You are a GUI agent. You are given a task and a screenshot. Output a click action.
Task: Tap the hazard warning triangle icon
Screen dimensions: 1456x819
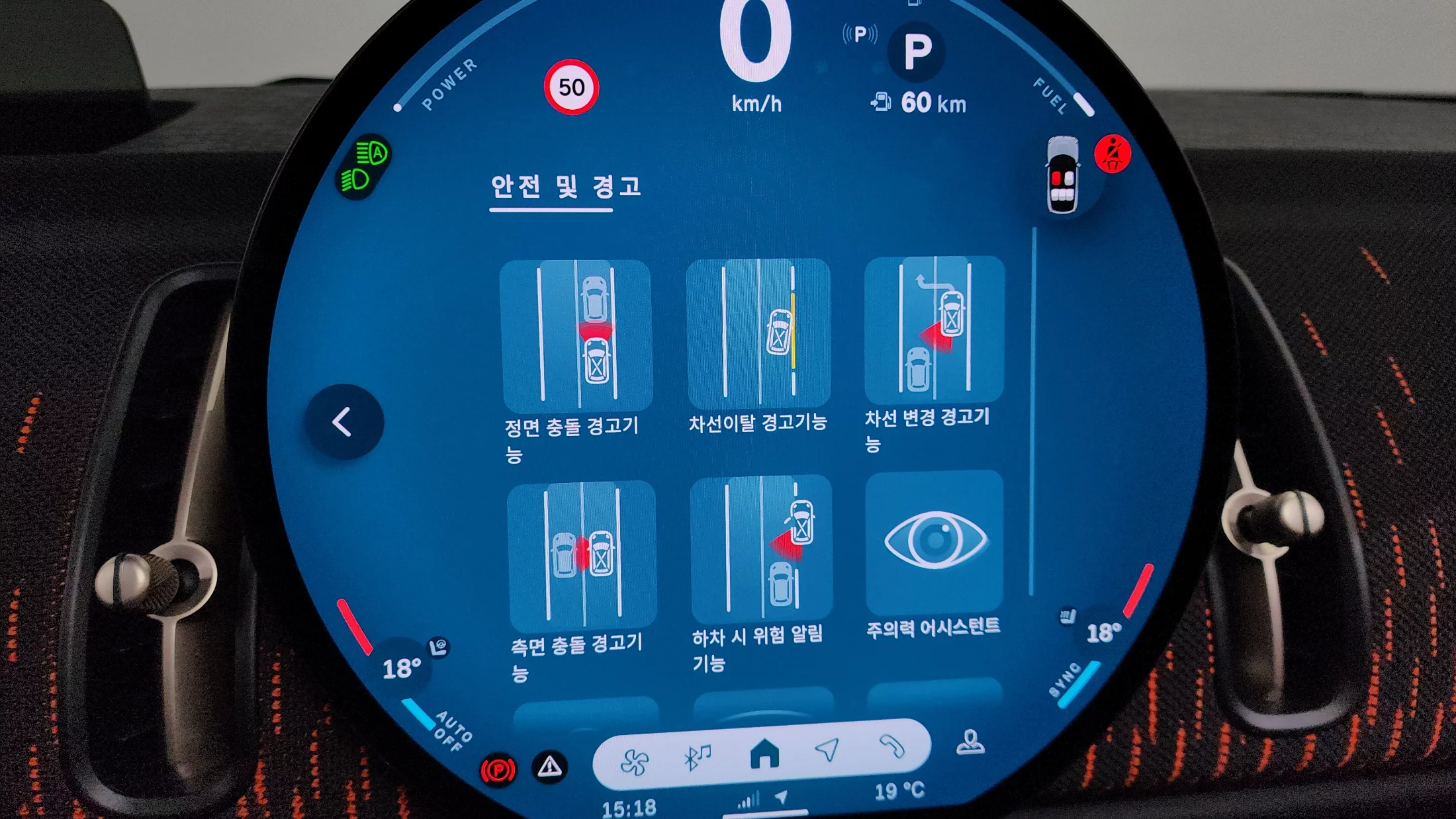click(x=549, y=767)
